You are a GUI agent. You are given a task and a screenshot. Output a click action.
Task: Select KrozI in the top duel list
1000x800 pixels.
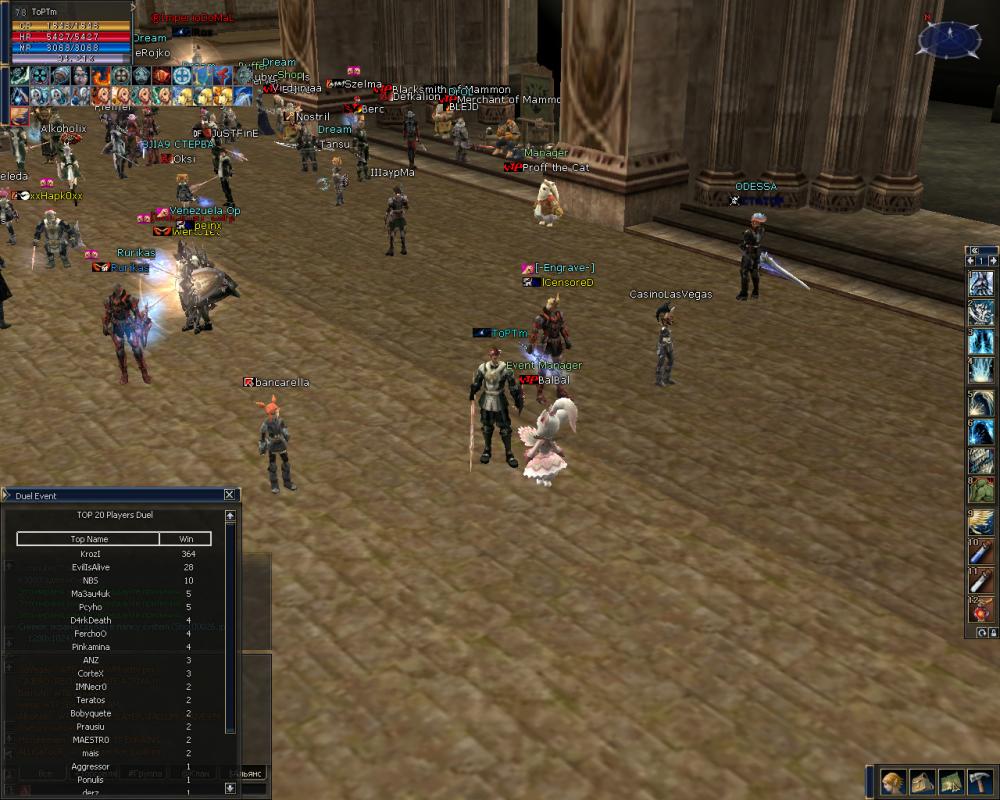91,554
